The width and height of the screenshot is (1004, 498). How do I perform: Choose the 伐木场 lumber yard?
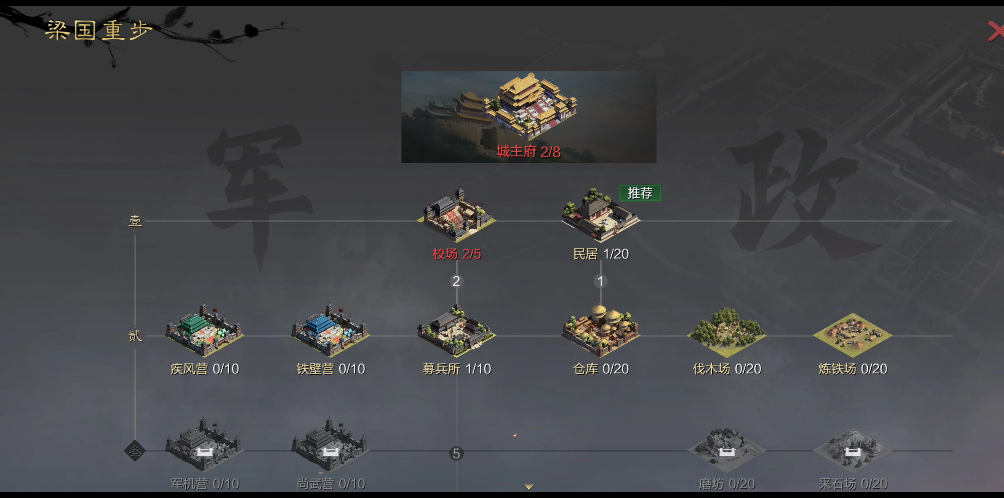click(727, 334)
